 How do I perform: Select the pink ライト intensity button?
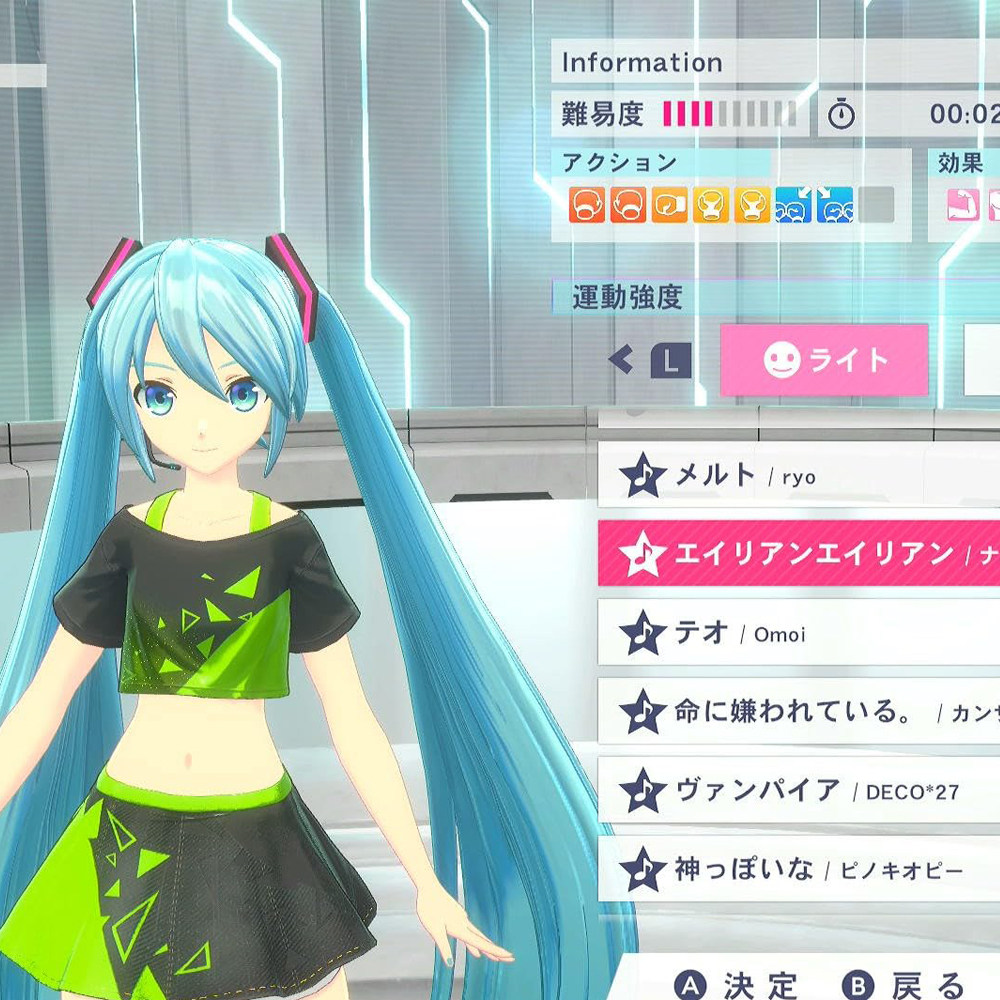point(824,360)
